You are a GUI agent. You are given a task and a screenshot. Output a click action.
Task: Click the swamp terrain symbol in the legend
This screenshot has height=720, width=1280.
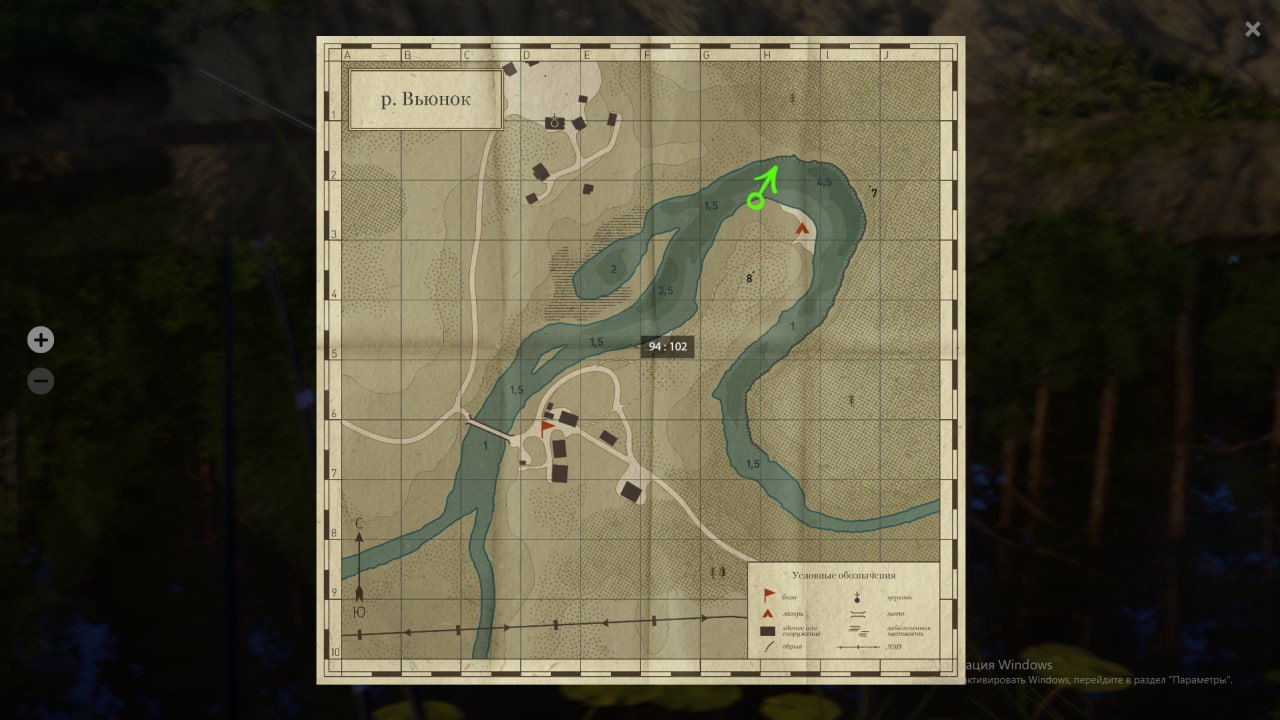[x=858, y=630]
